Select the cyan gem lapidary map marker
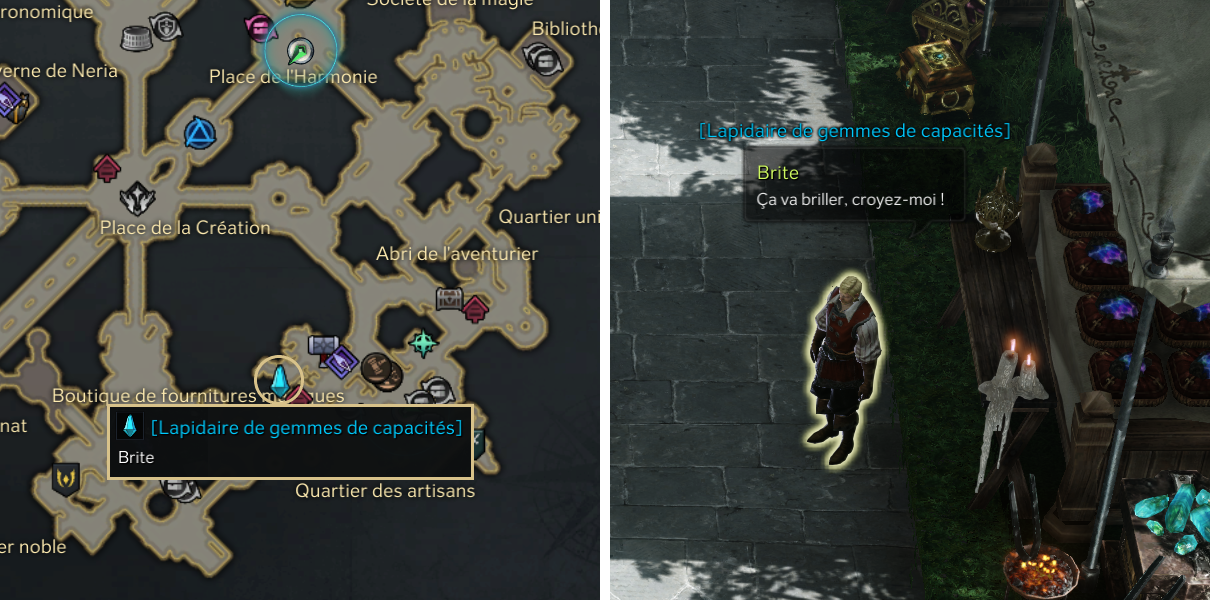The height and width of the screenshot is (600, 1210). tap(279, 380)
